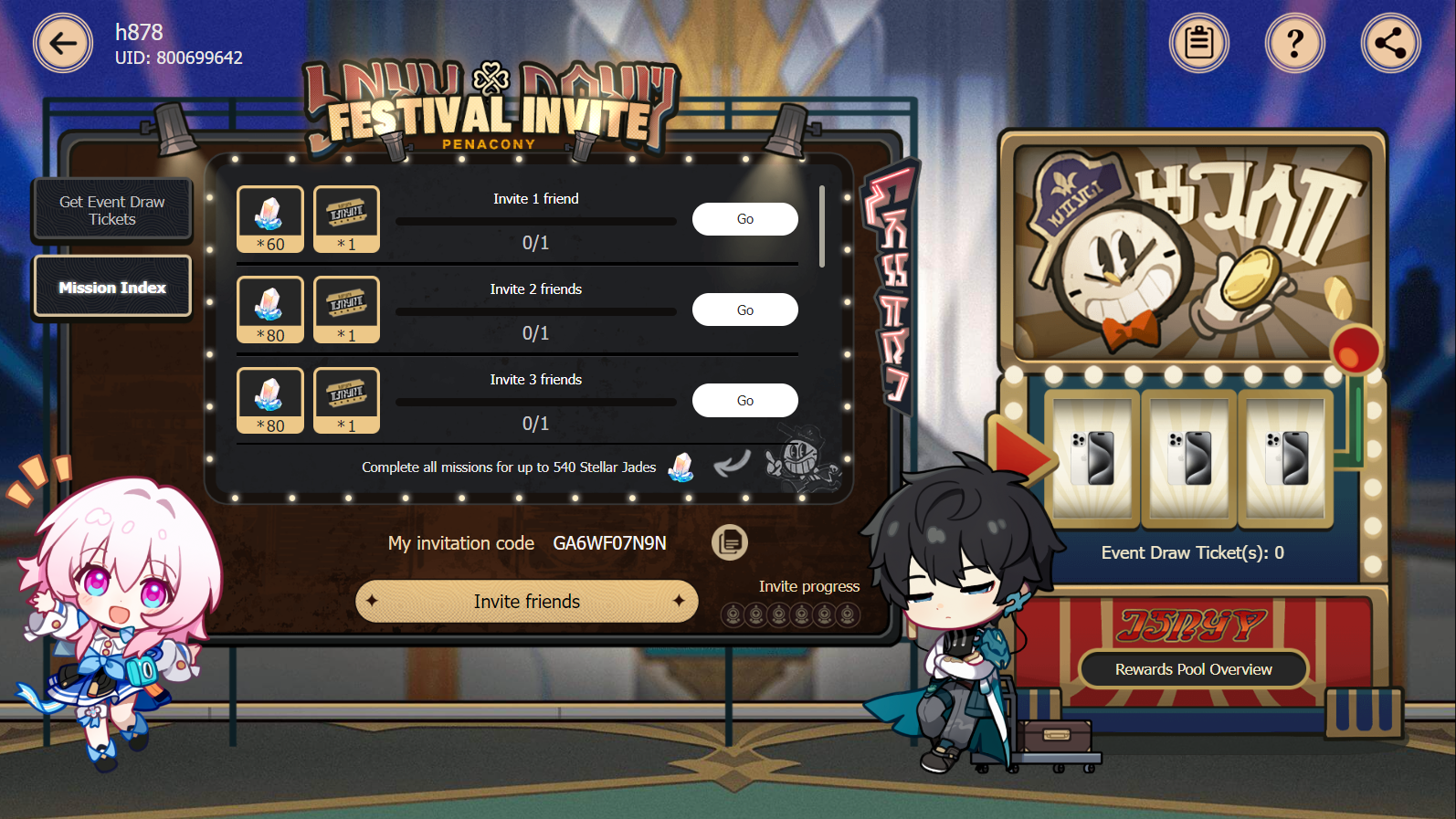Image resolution: width=1456 pixels, height=819 pixels.
Task: Click the first Invite progress medal
Action: (x=733, y=614)
